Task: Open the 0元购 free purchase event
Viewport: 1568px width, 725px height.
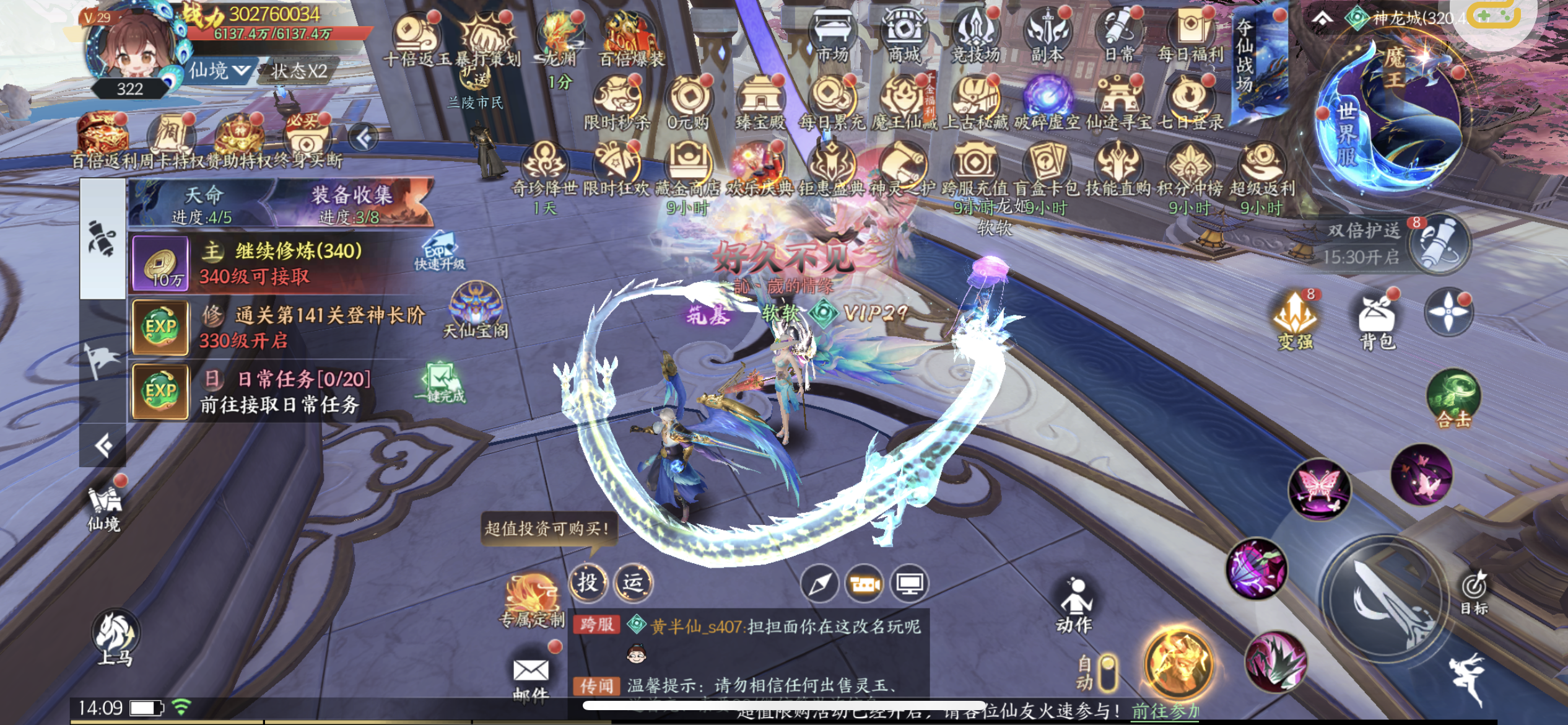Action: point(688,103)
